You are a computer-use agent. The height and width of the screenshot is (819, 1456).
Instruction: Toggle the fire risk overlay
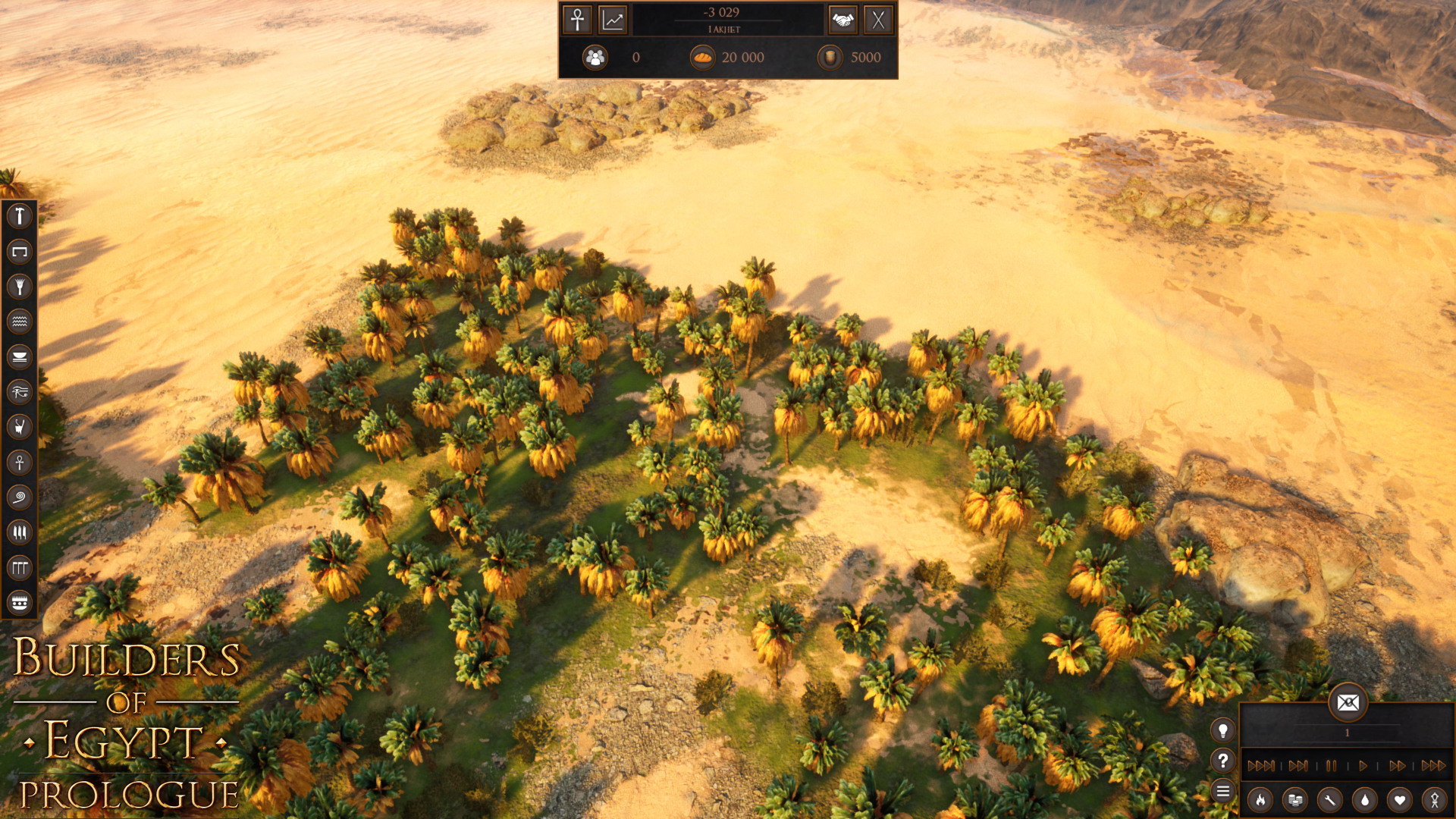click(1260, 801)
